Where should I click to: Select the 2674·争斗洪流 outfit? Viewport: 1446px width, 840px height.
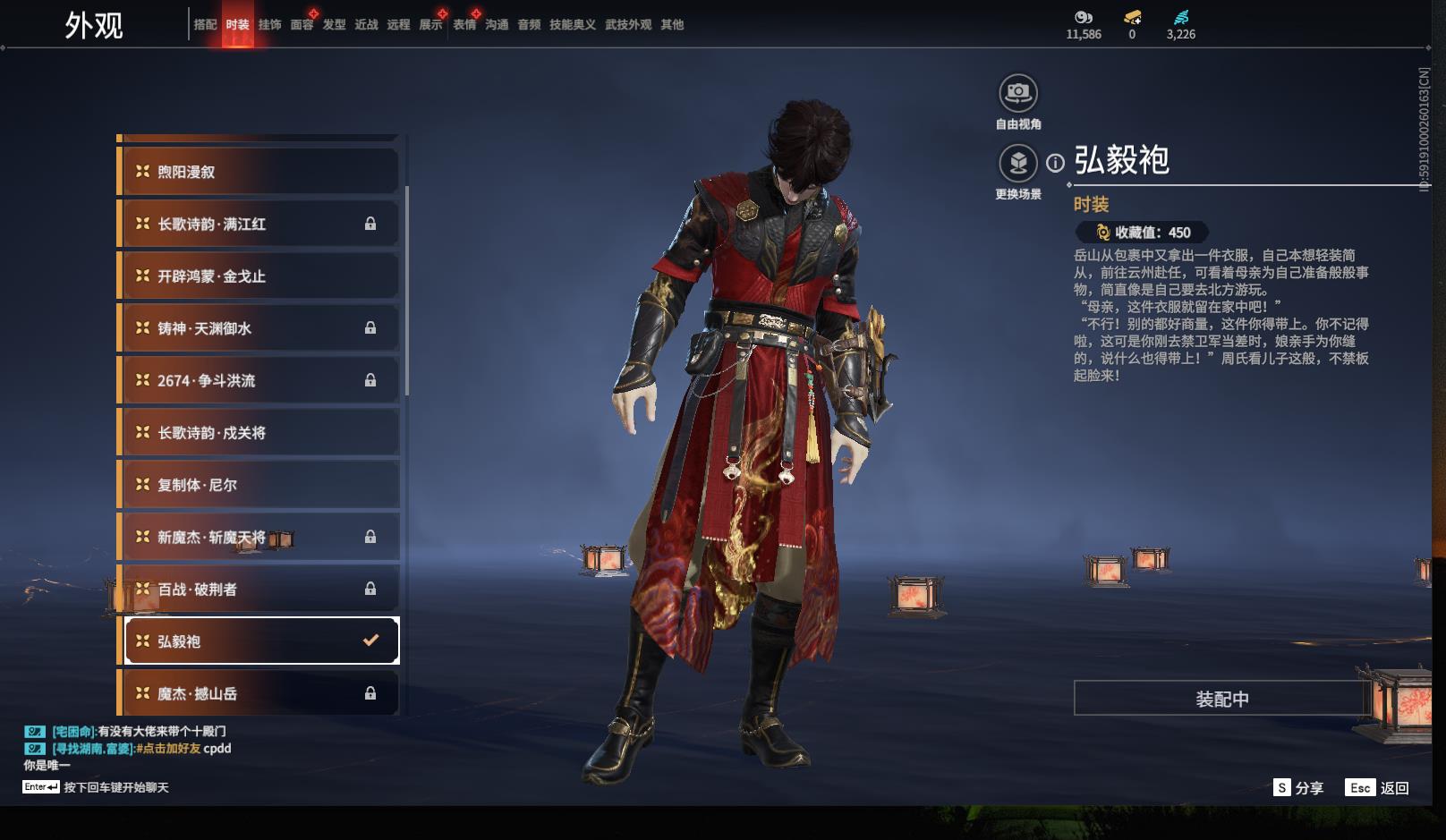(259, 380)
